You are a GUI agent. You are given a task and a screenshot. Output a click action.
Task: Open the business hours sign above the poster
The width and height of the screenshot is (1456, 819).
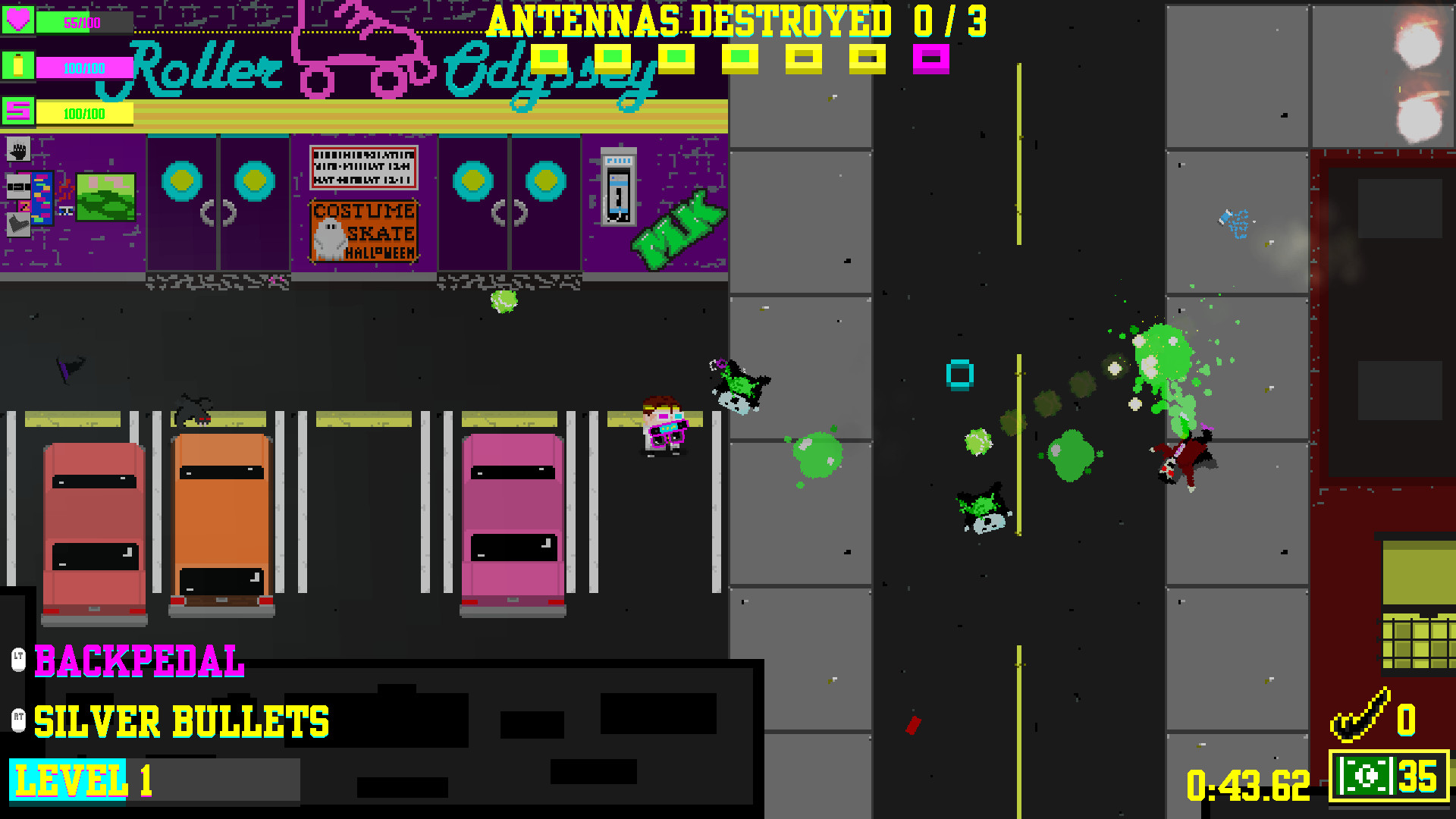click(x=362, y=168)
